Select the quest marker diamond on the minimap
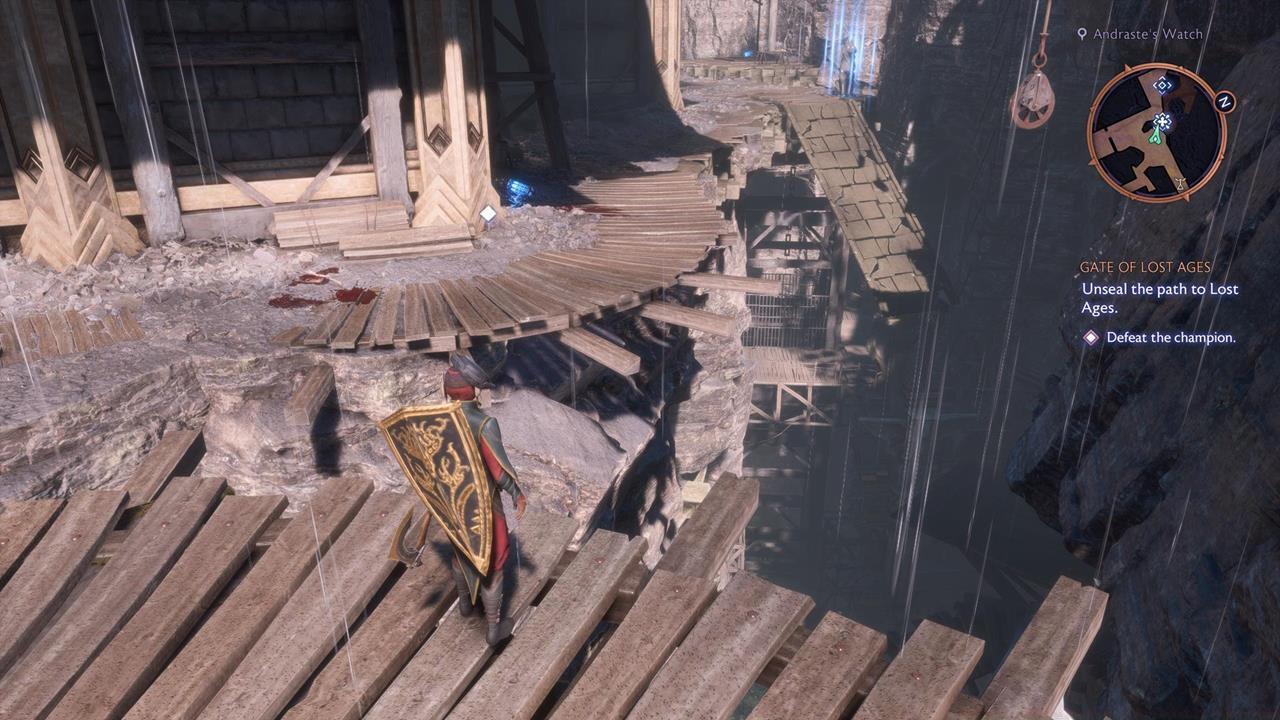 1163,85
